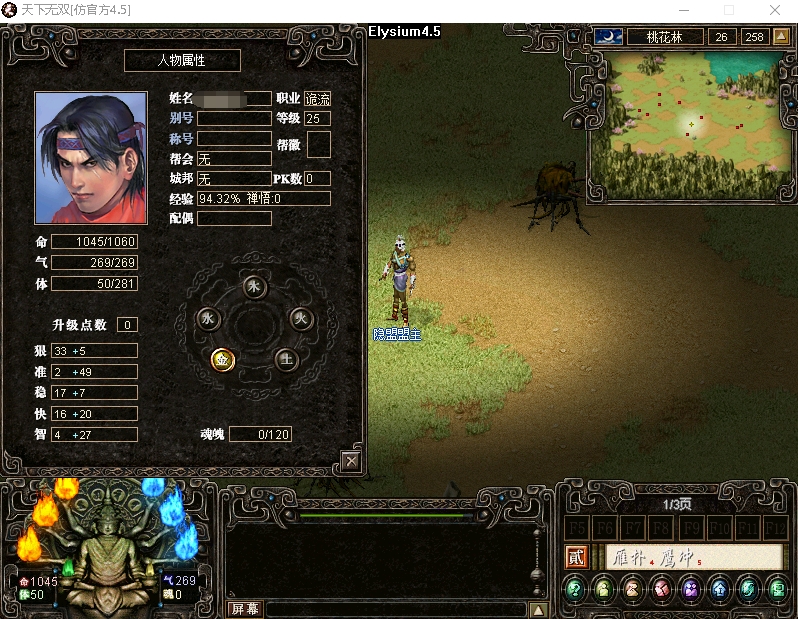Image resolution: width=798 pixels, height=619 pixels.
Task: Select the 土 earth element orb
Action: tap(286, 360)
